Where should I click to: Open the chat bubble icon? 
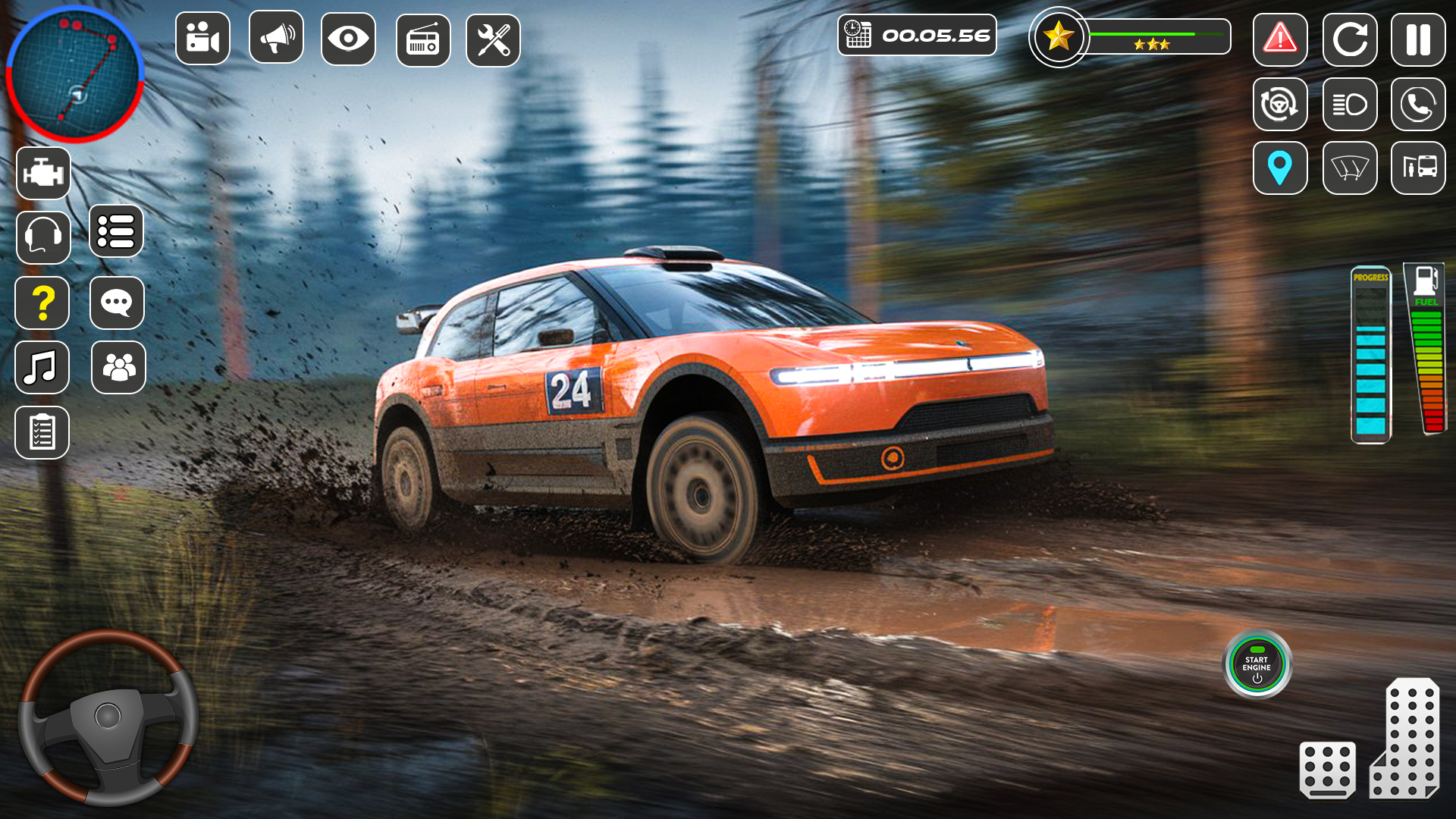click(x=117, y=303)
